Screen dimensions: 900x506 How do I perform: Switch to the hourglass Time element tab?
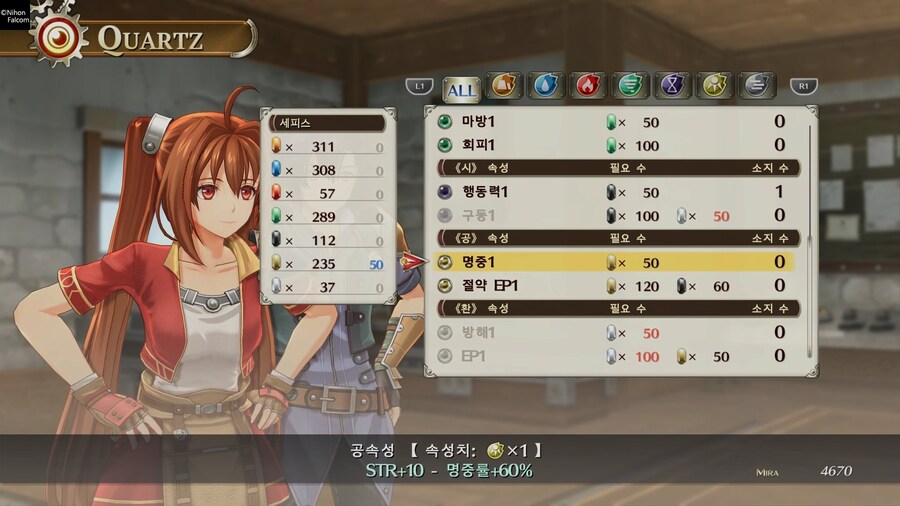pos(672,87)
